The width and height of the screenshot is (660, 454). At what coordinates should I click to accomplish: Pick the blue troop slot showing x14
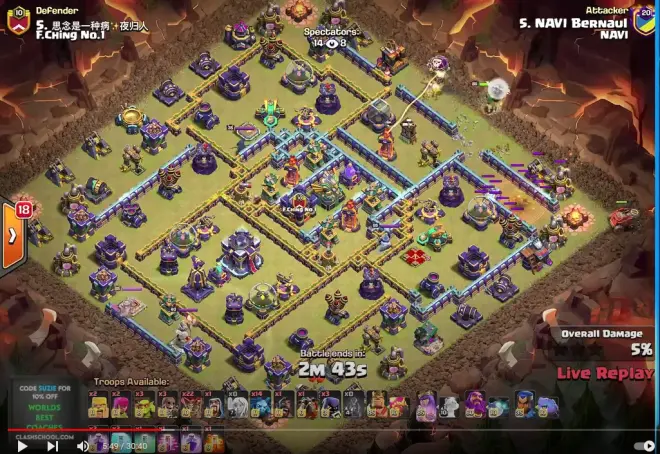click(254, 405)
